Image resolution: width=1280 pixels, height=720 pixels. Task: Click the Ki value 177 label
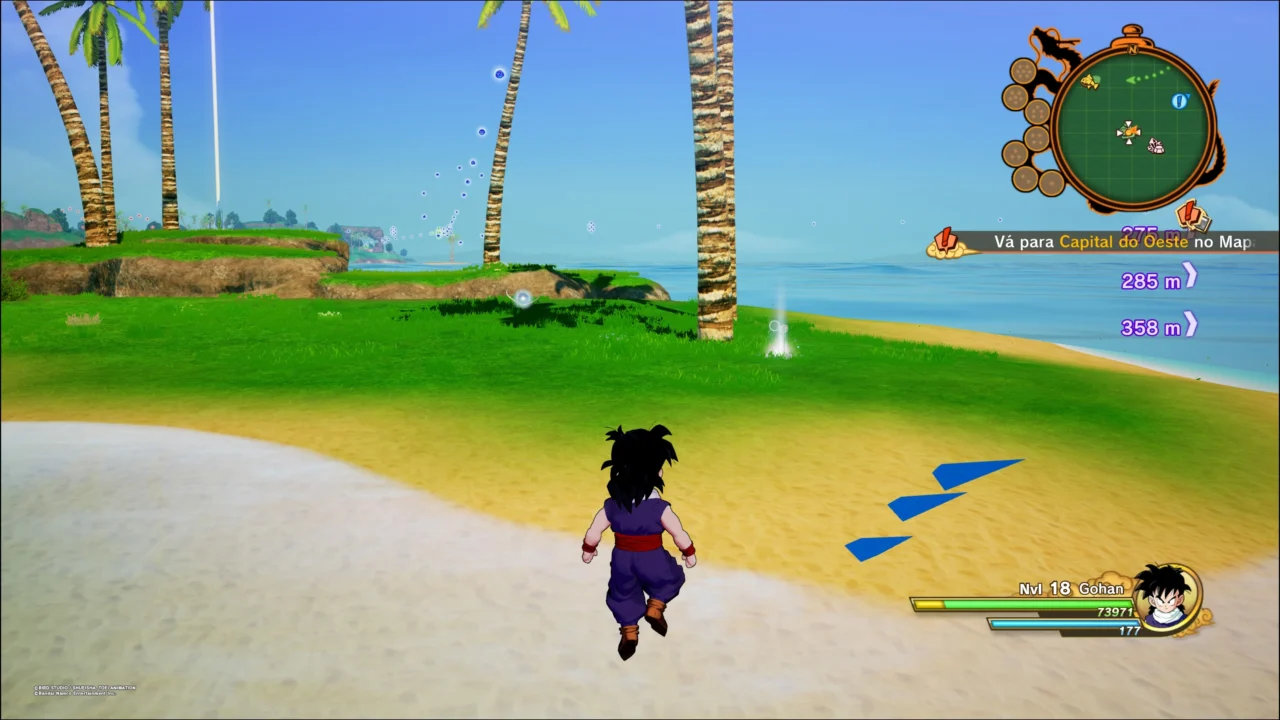[1131, 630]
